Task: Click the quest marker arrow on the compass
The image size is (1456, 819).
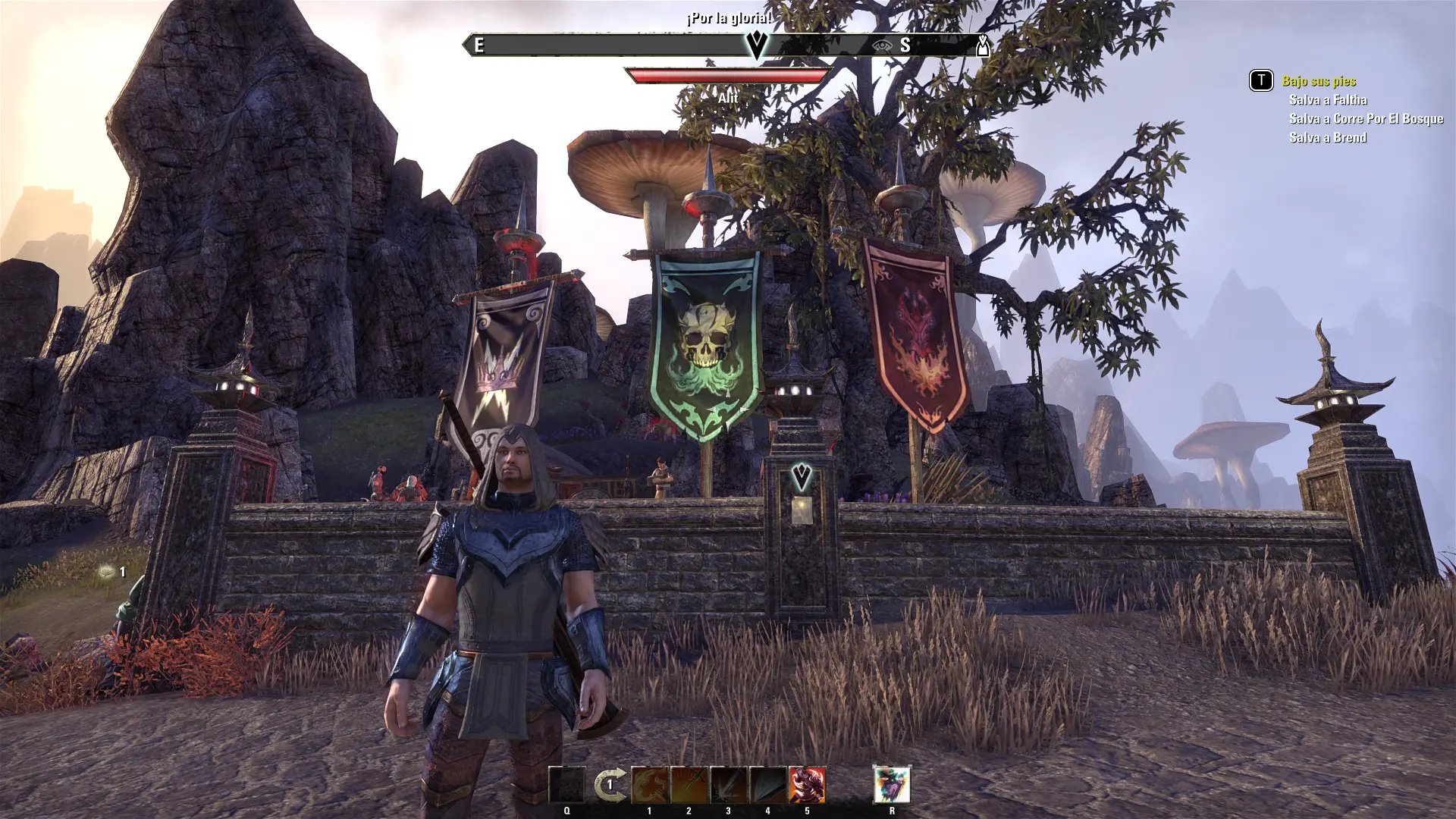Action: tap(756, 45)
